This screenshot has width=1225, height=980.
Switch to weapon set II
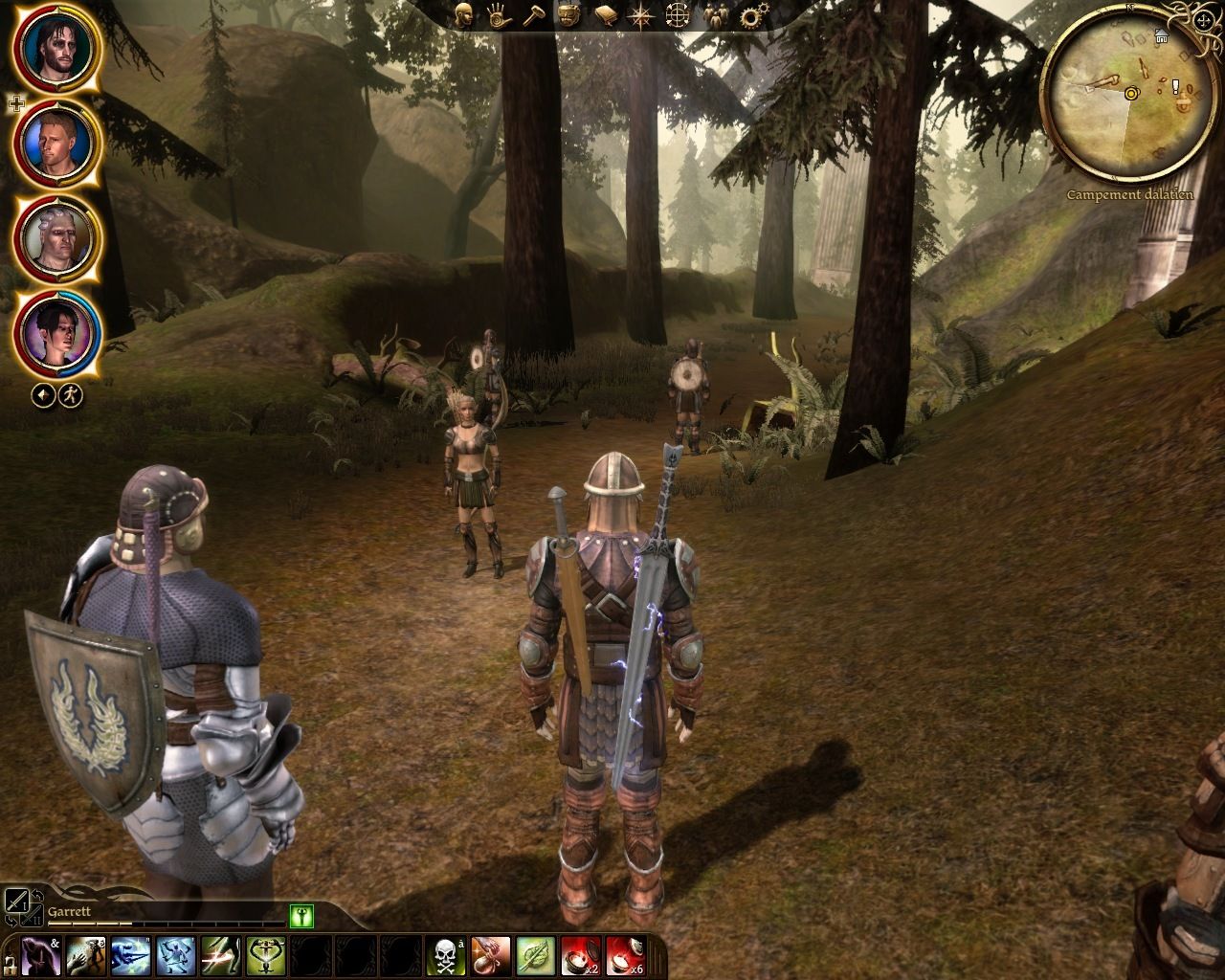32,916
